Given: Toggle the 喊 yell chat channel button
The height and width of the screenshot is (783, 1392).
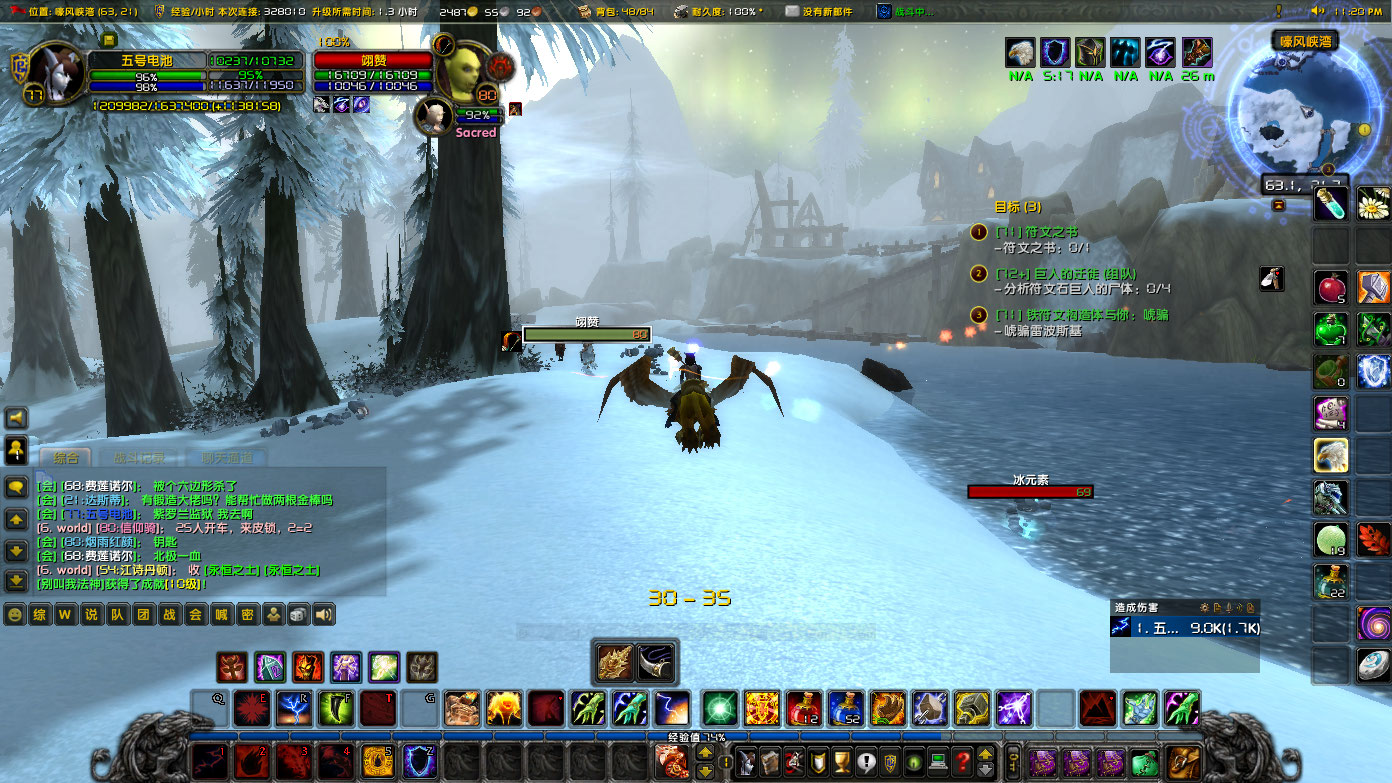Looking at the screenshot, I should click(222, 614).
